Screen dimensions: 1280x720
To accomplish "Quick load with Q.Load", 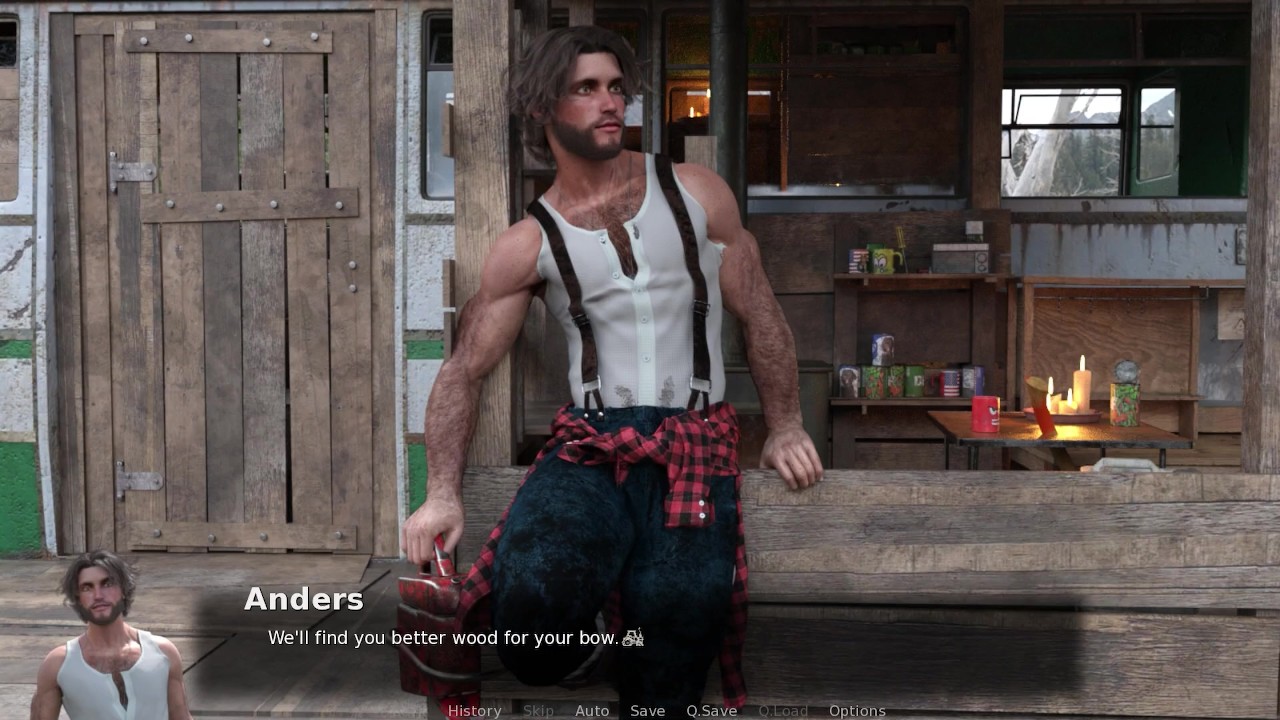I will (782, 711).
